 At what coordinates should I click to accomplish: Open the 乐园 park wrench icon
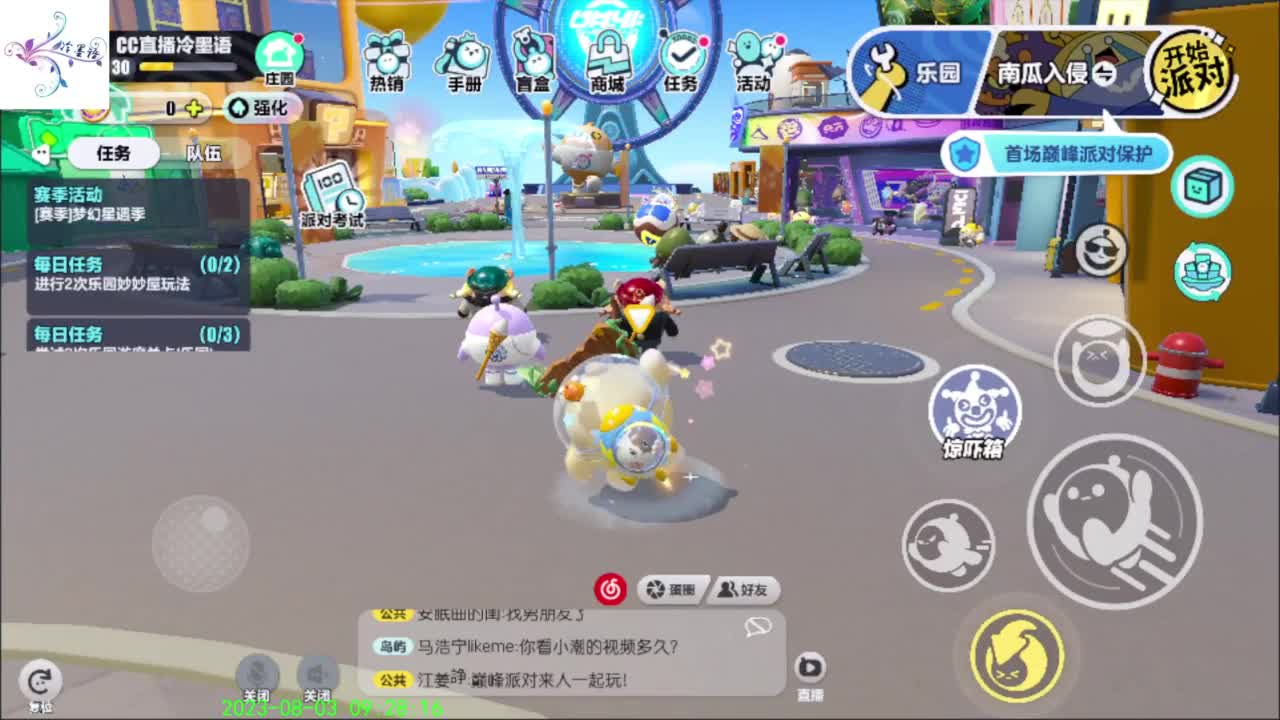pos(907,70)
